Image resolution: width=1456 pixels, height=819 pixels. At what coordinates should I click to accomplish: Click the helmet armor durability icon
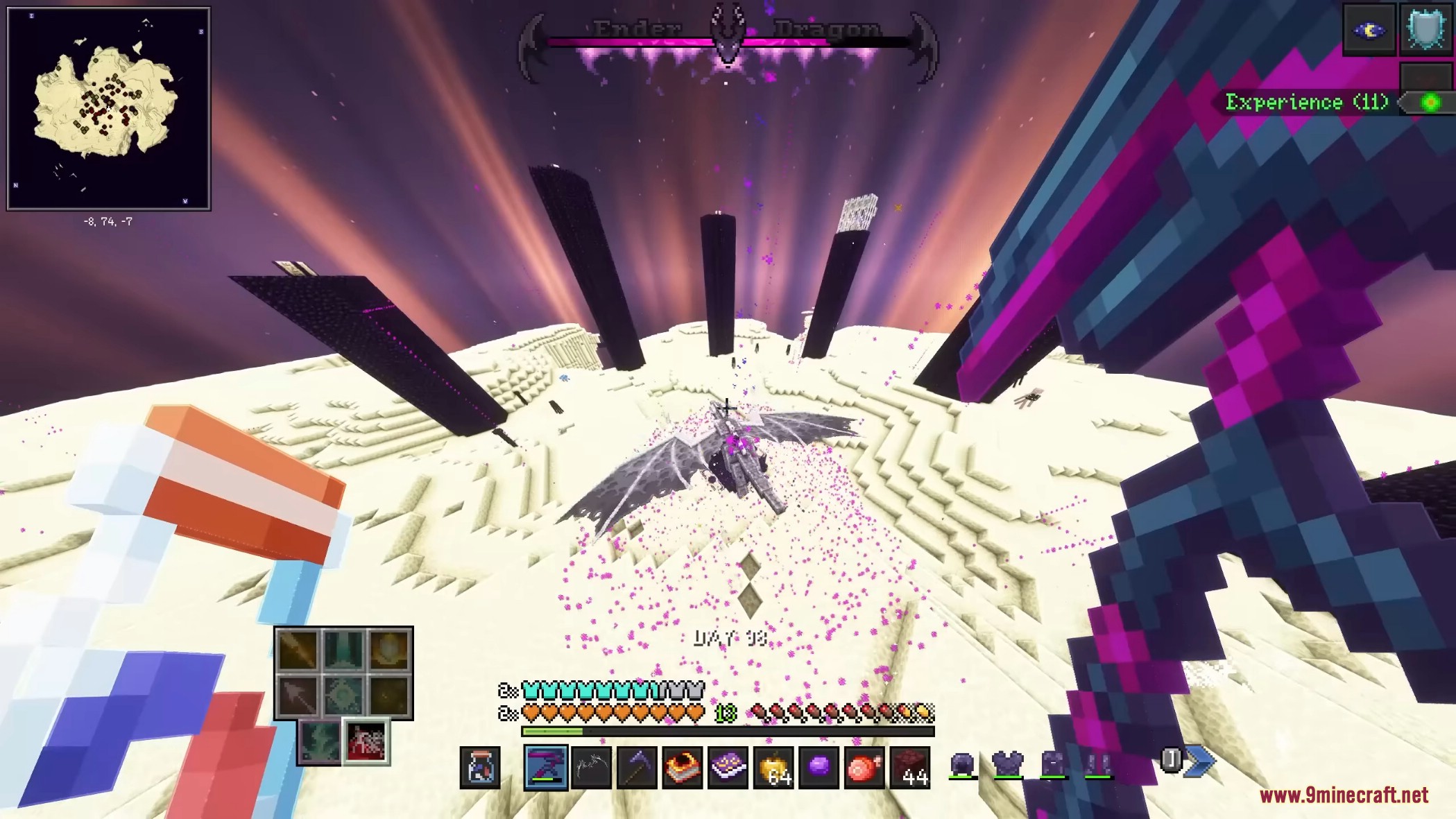pyautogui.click(x=962, y=765)
